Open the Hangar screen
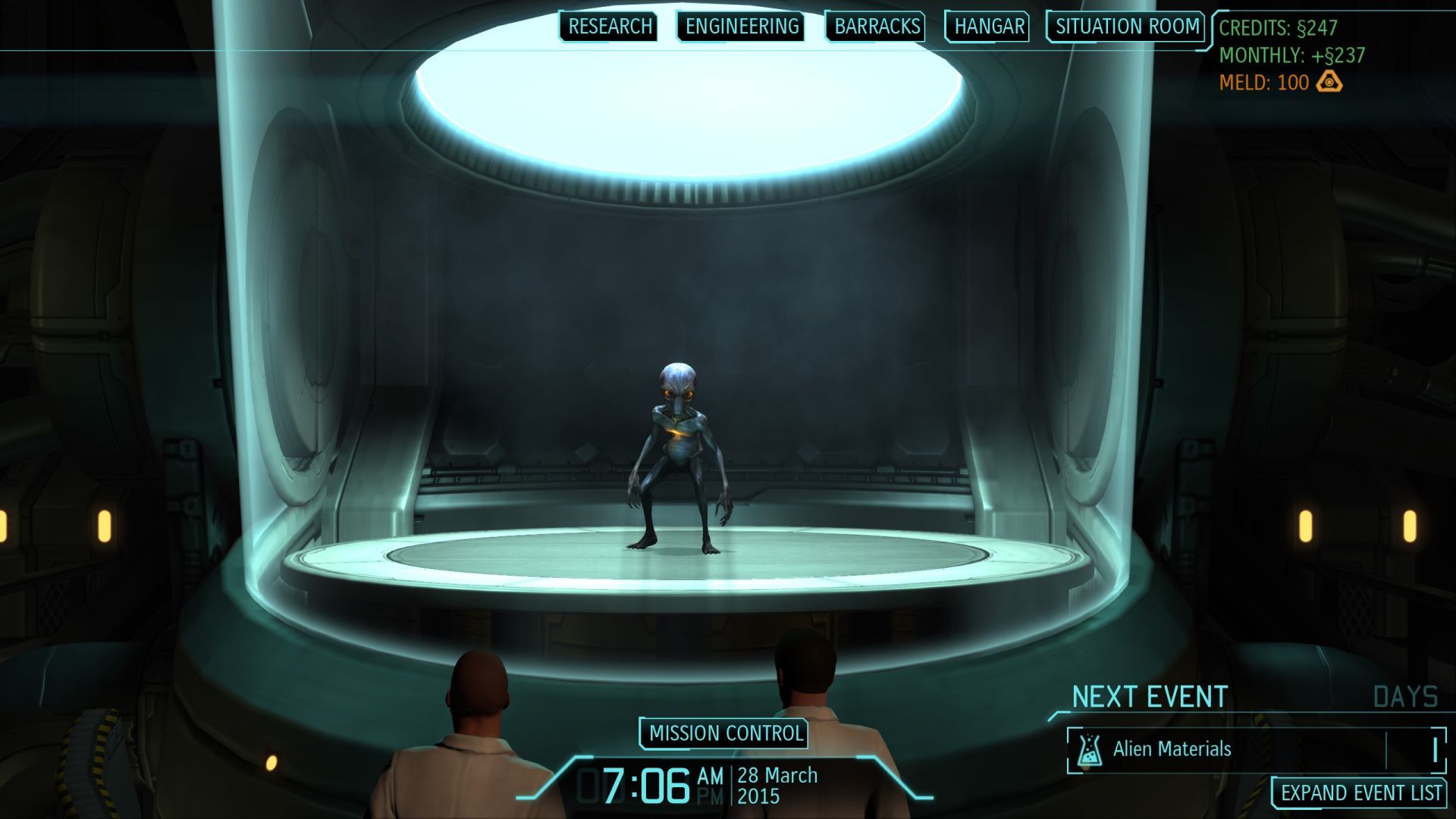 click(x=988, y=27)
